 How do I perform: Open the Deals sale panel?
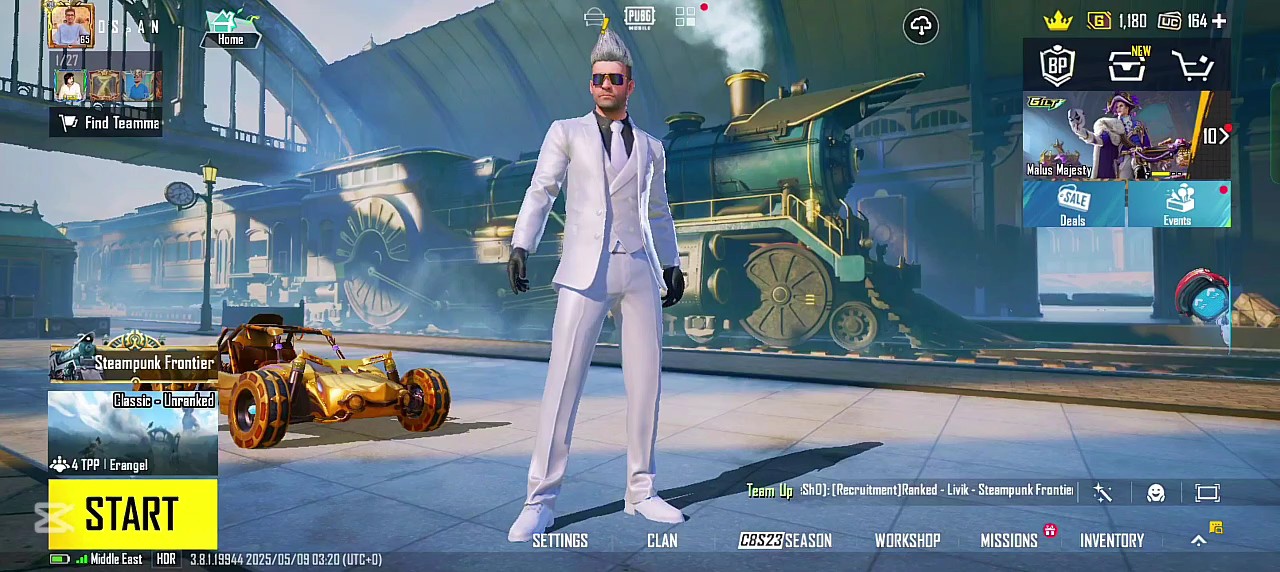(1073, 204)
